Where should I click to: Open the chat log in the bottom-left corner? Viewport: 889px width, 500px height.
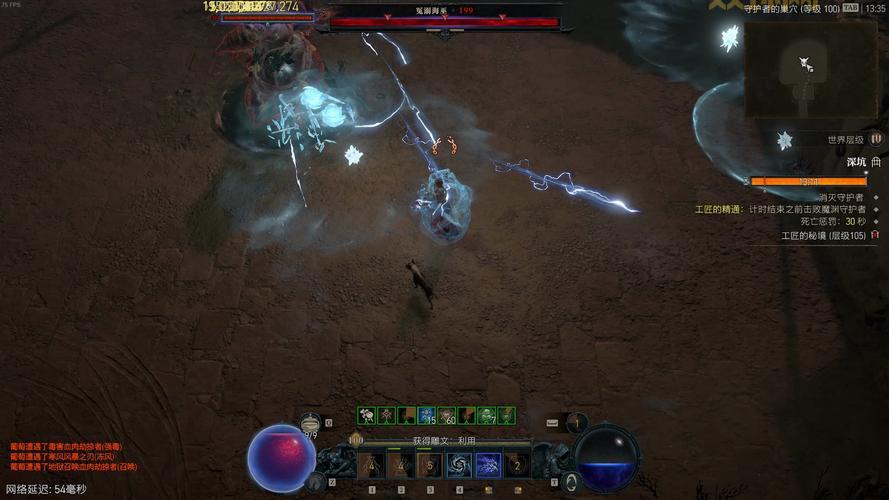click(x=75, y=456)
